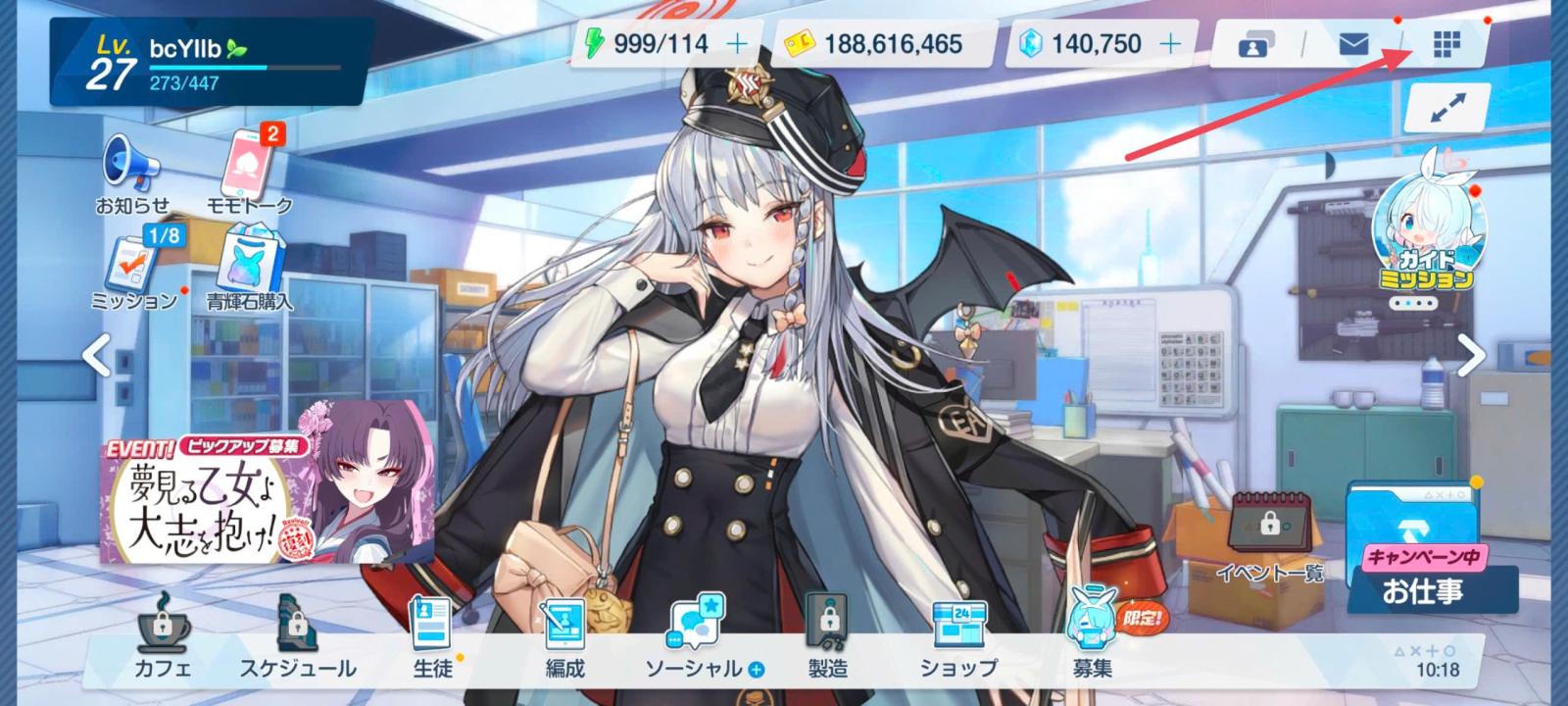Image resolution: width=1568 pixels, height=706 pixels.
Task: Open the ミッション checklist
Action: pos(135,267)
